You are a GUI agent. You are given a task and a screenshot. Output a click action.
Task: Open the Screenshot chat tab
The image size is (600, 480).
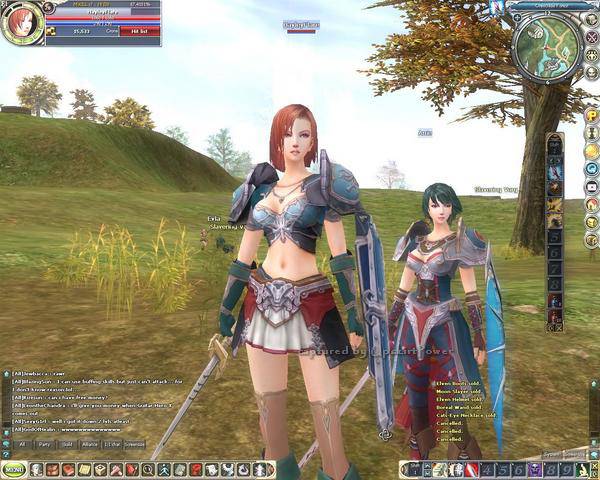134,443
